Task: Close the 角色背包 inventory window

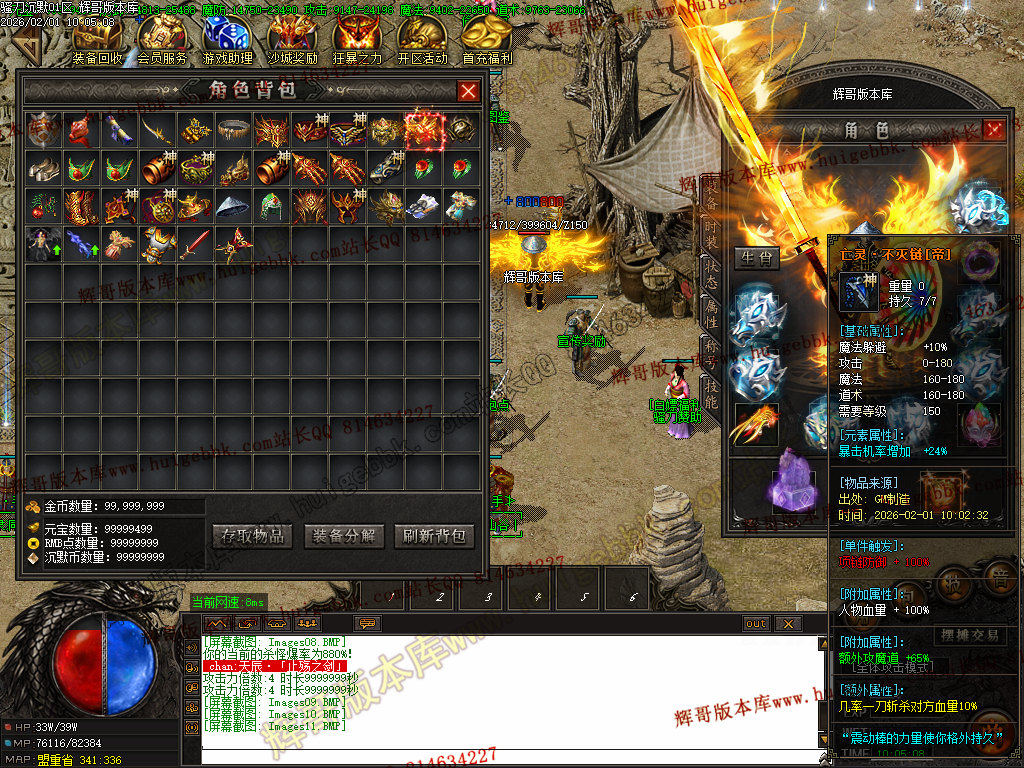Action: (468, 91)
